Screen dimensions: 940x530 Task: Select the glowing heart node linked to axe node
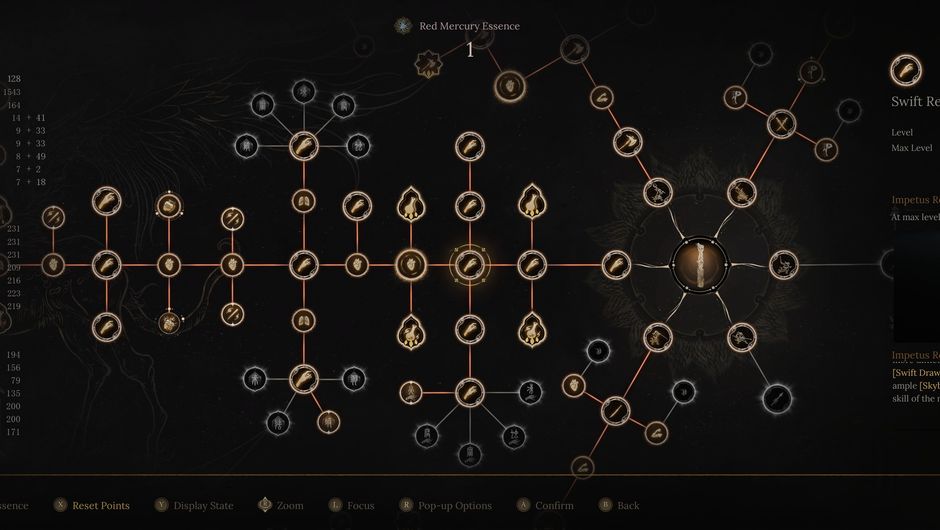coord(509,85)
